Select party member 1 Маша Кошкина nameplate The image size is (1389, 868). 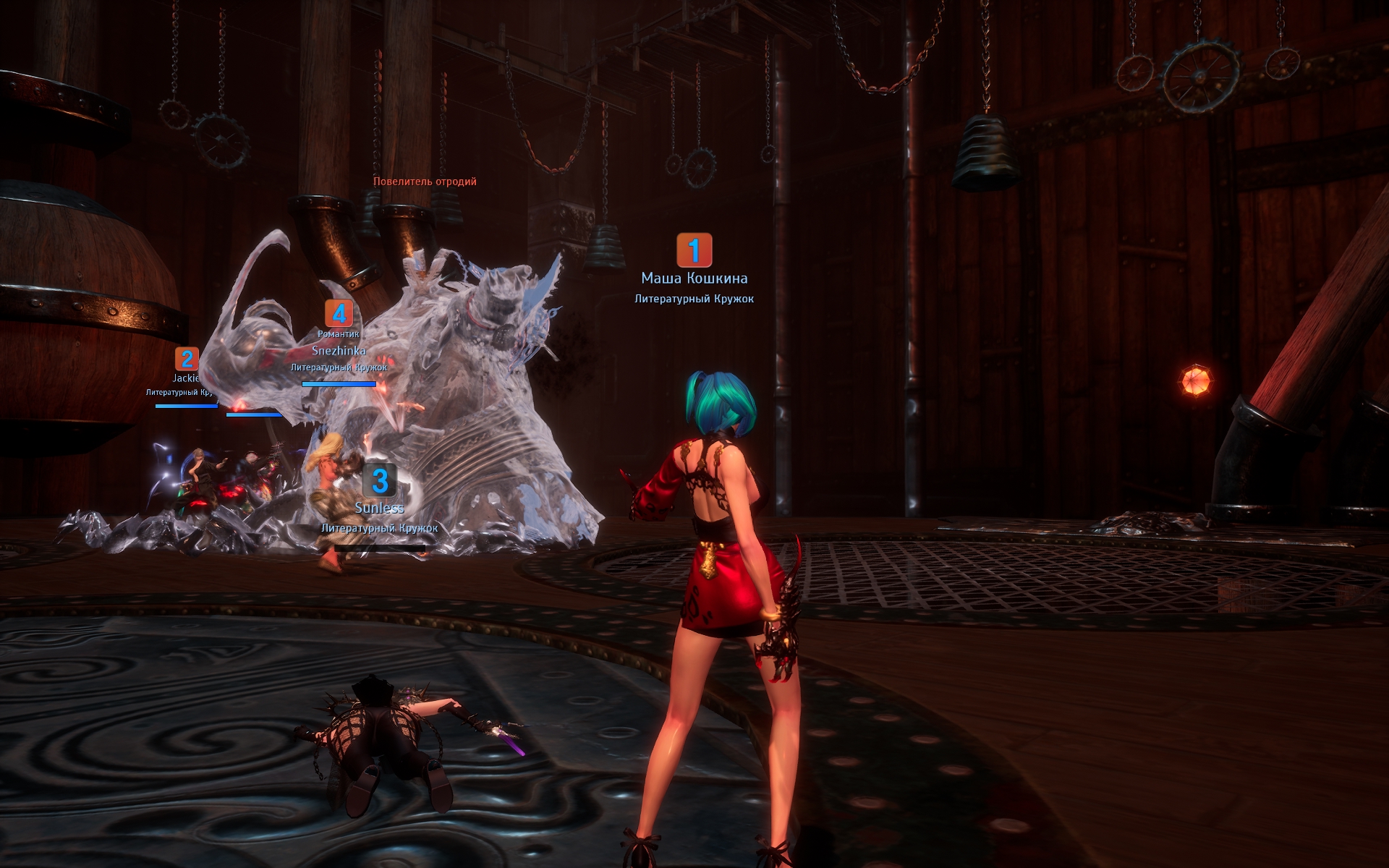tap(694, 278)
